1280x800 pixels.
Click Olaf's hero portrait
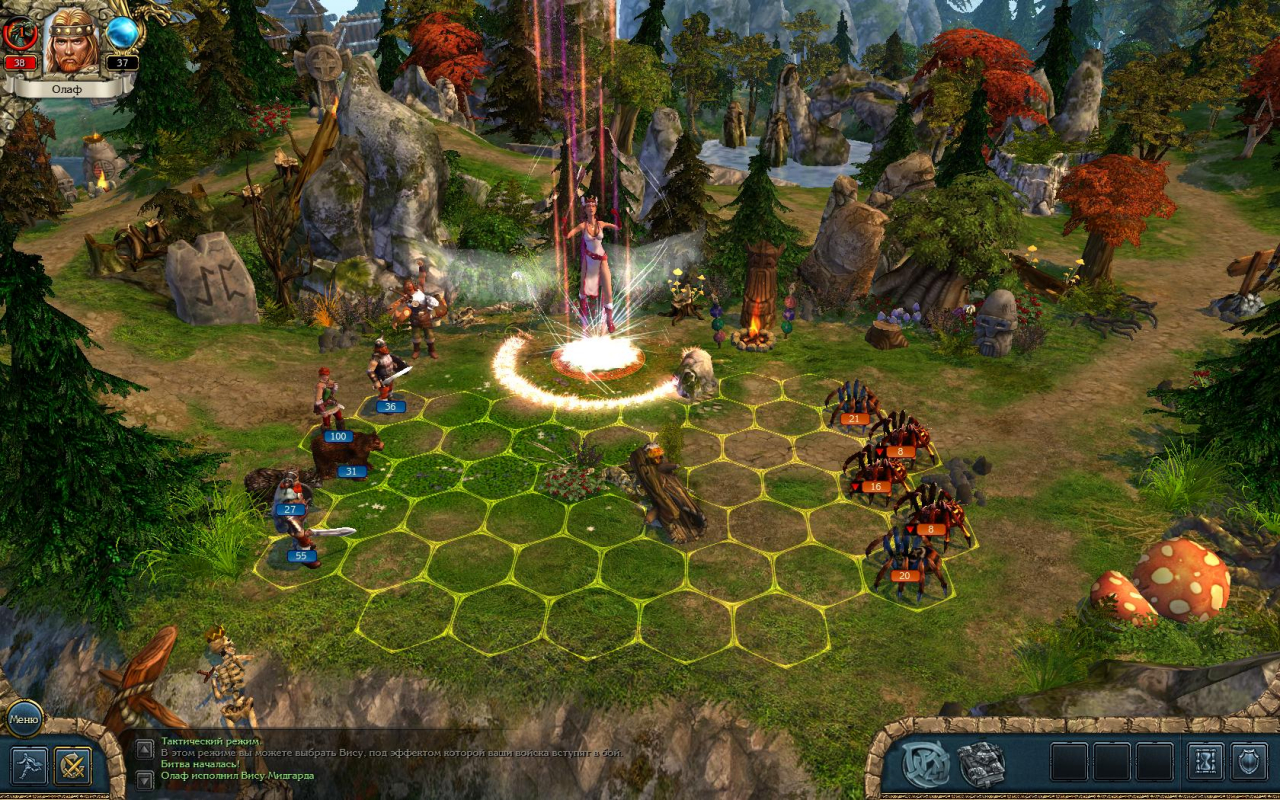point(72,42)
